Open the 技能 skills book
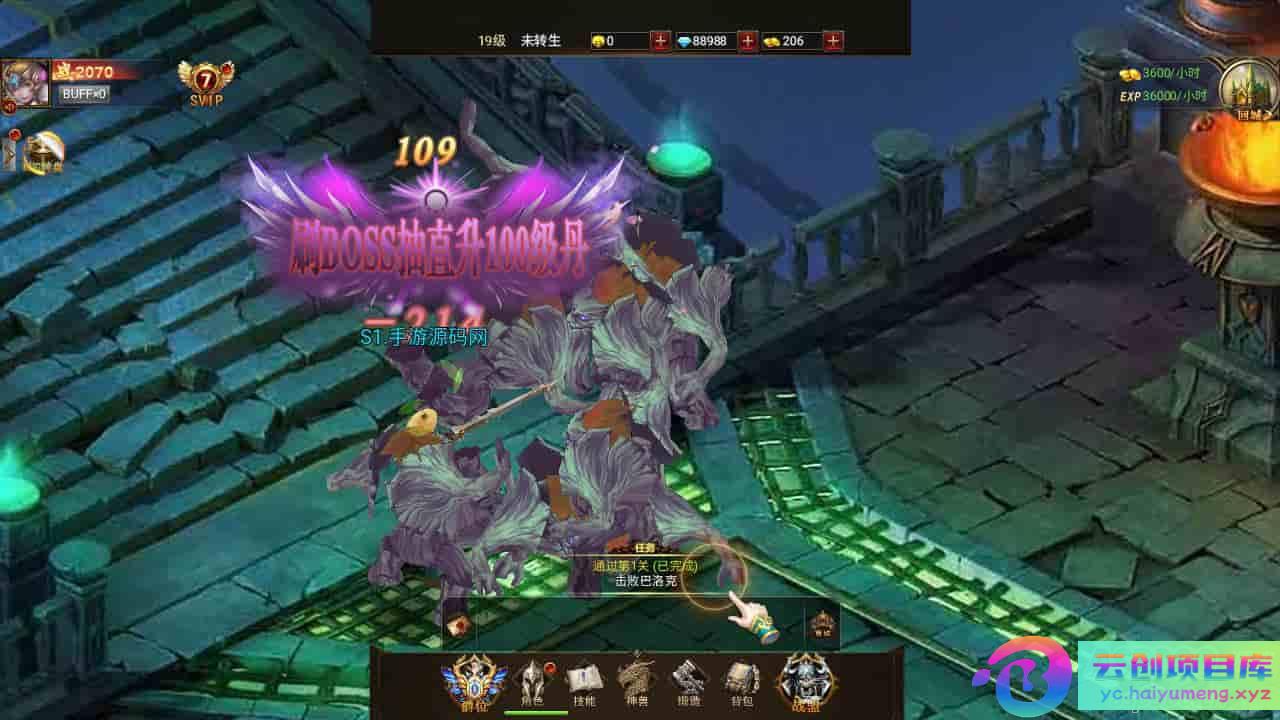 click(583, 682)
